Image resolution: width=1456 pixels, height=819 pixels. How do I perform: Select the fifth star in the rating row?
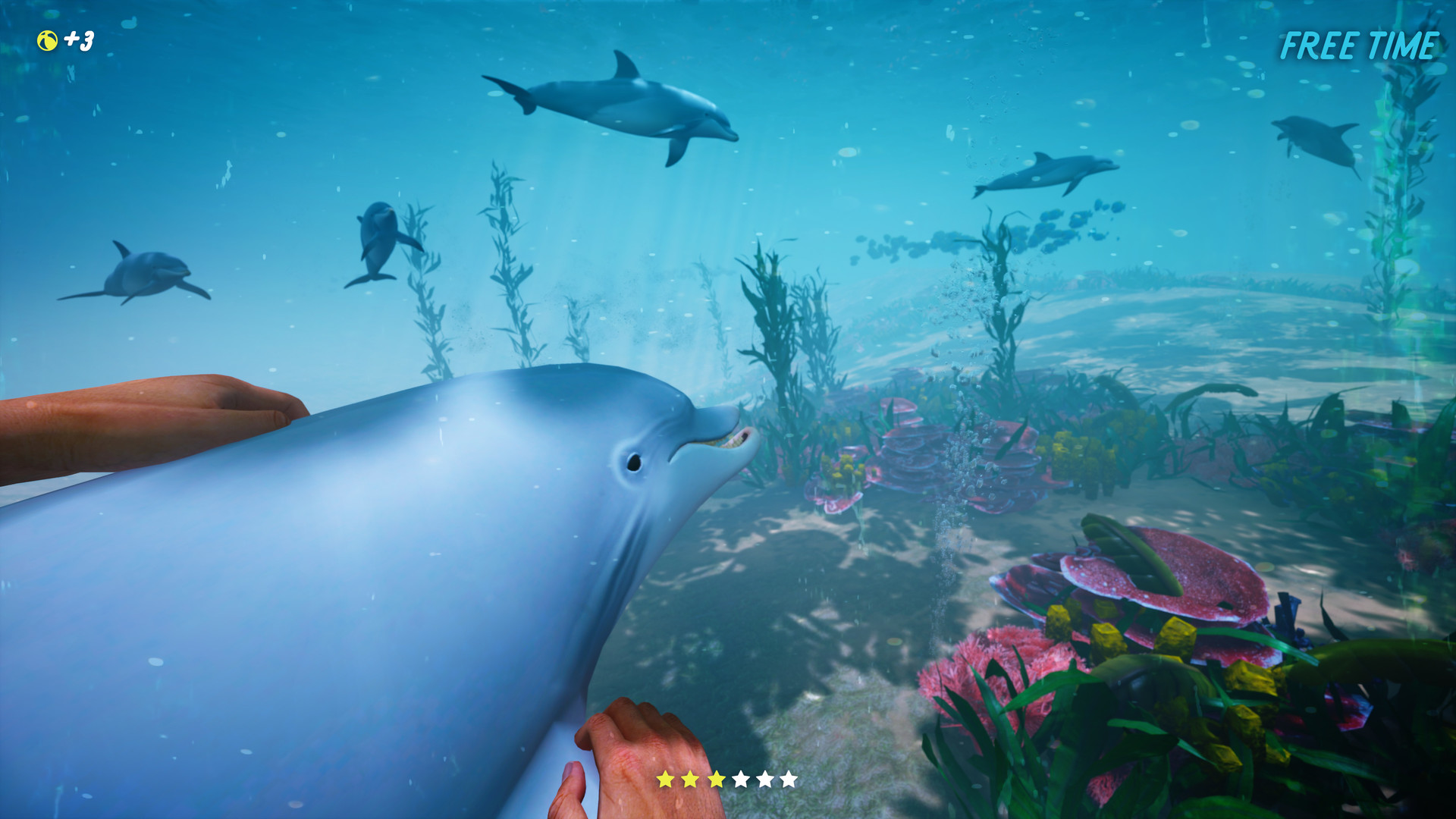tap(764, 779)
